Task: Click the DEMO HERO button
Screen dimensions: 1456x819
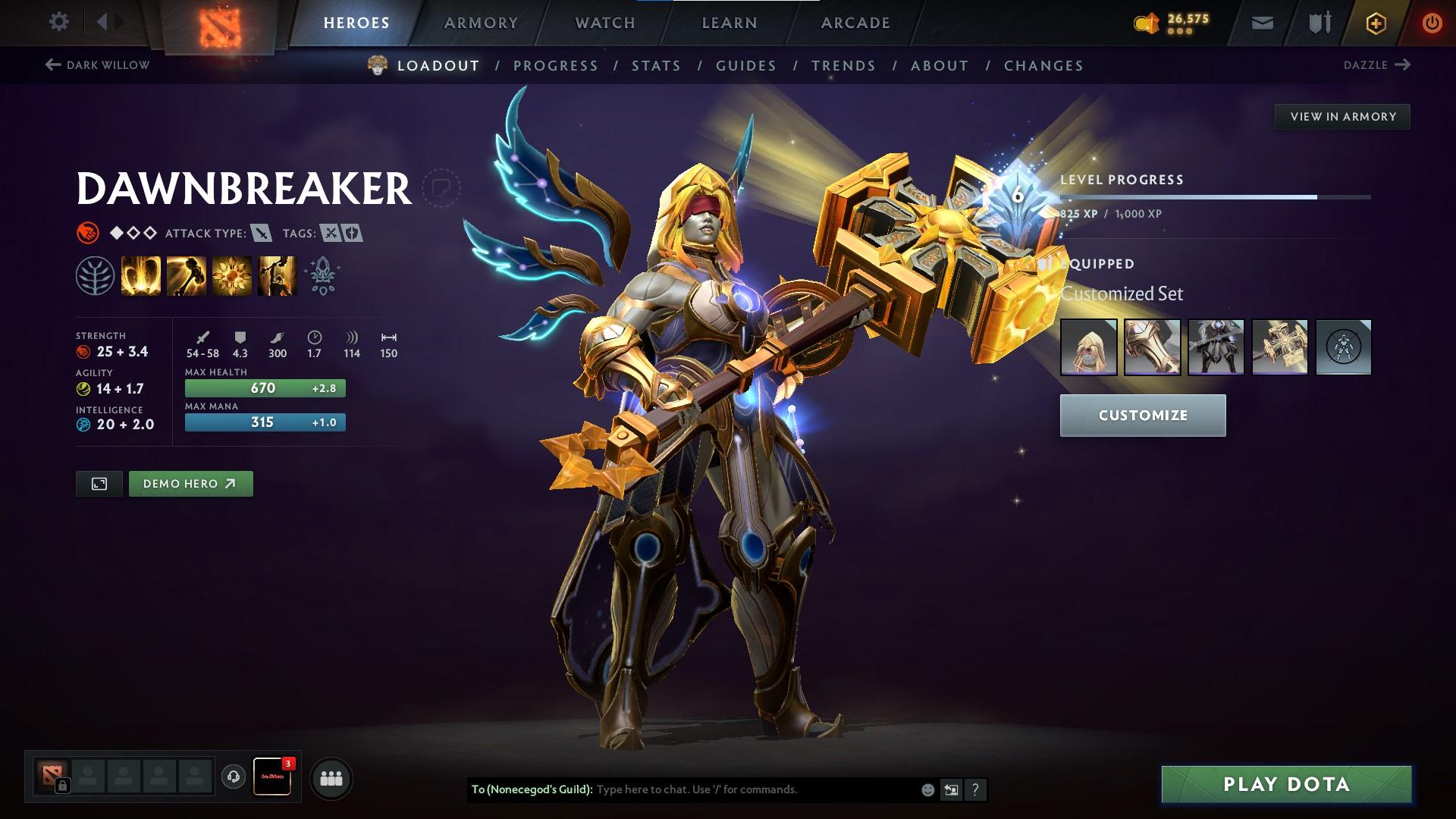Action: (190, 483)
